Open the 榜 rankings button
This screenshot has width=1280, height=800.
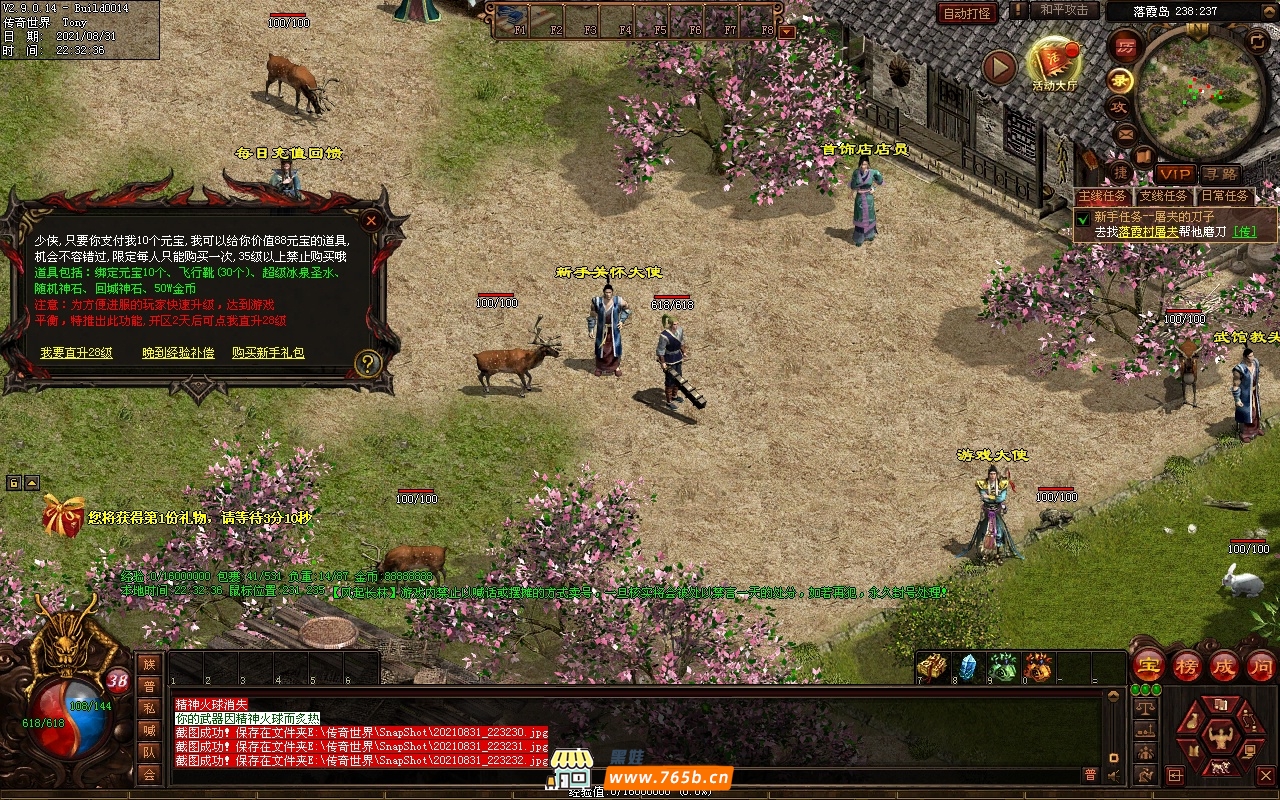pos(1187,665)
